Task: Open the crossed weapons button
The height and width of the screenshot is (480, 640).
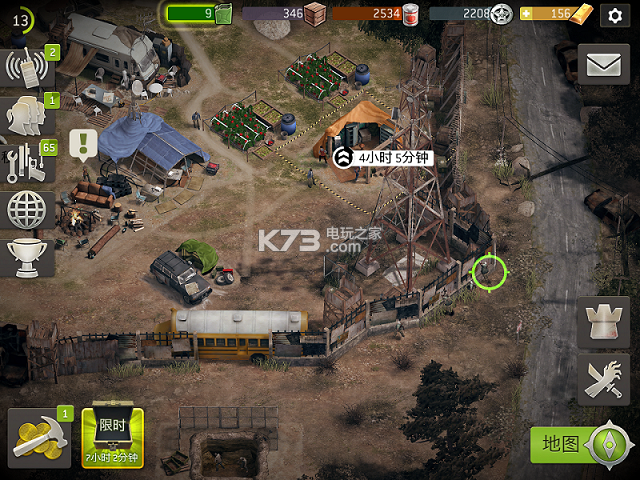Action: click(x=604, y=380)
